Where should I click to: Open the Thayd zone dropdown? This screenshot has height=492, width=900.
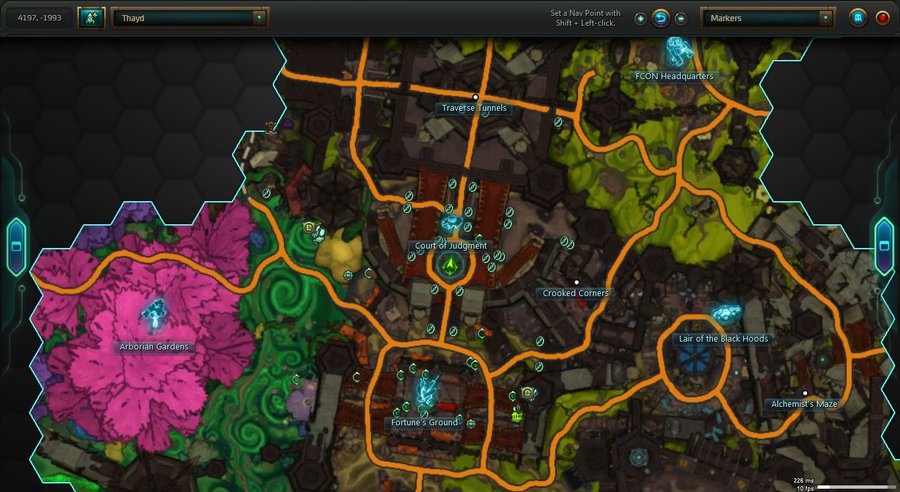[x=190, y=18]
